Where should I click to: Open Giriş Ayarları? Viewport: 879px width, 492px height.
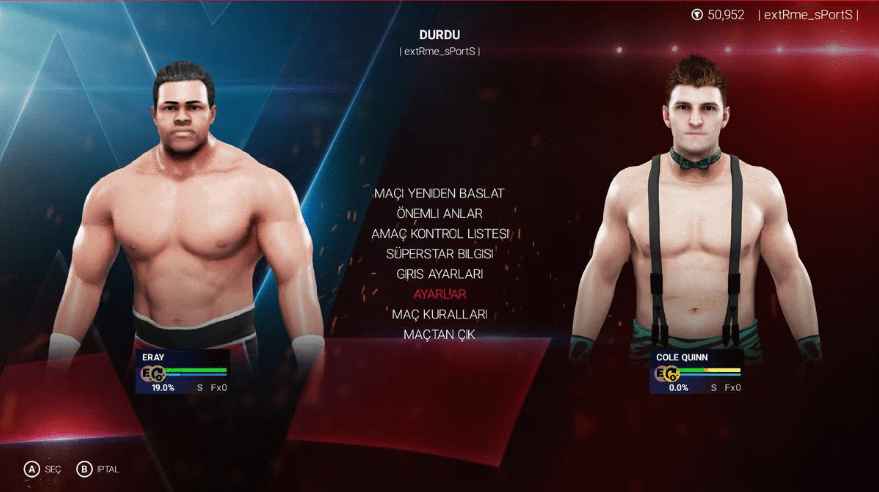click(x=439, y=273)
